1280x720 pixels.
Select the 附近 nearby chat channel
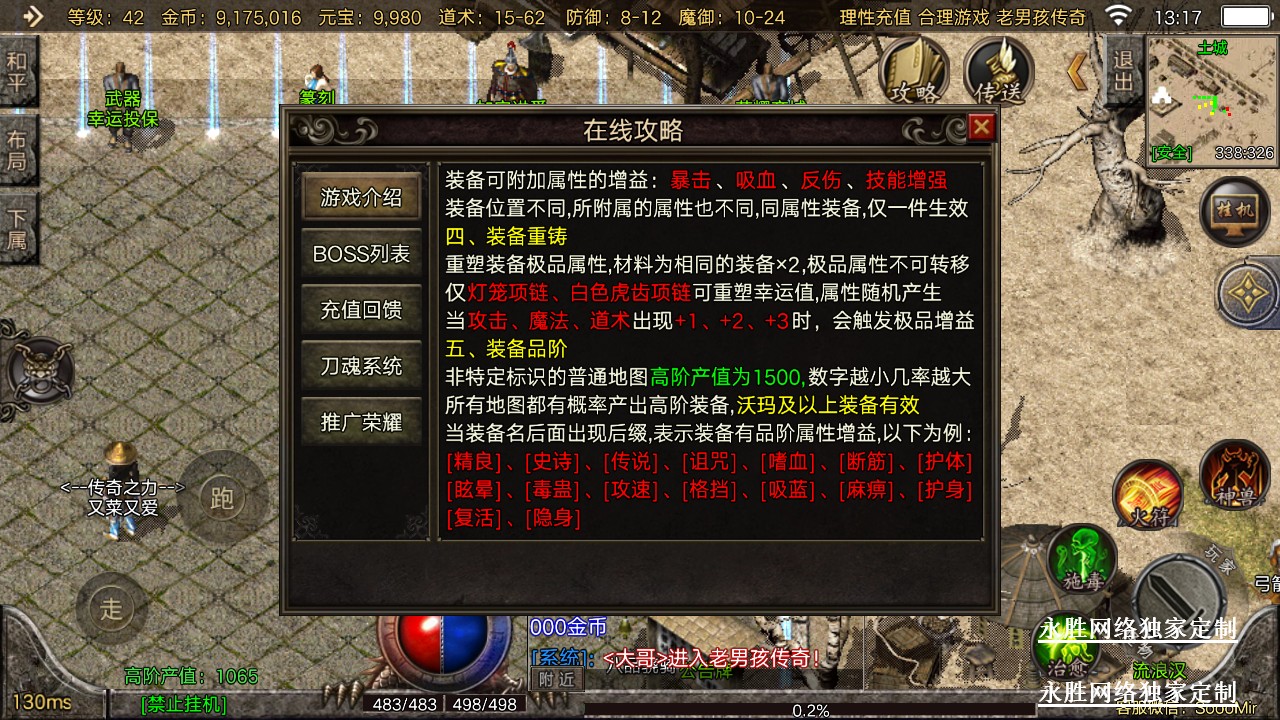coord(555,678)
